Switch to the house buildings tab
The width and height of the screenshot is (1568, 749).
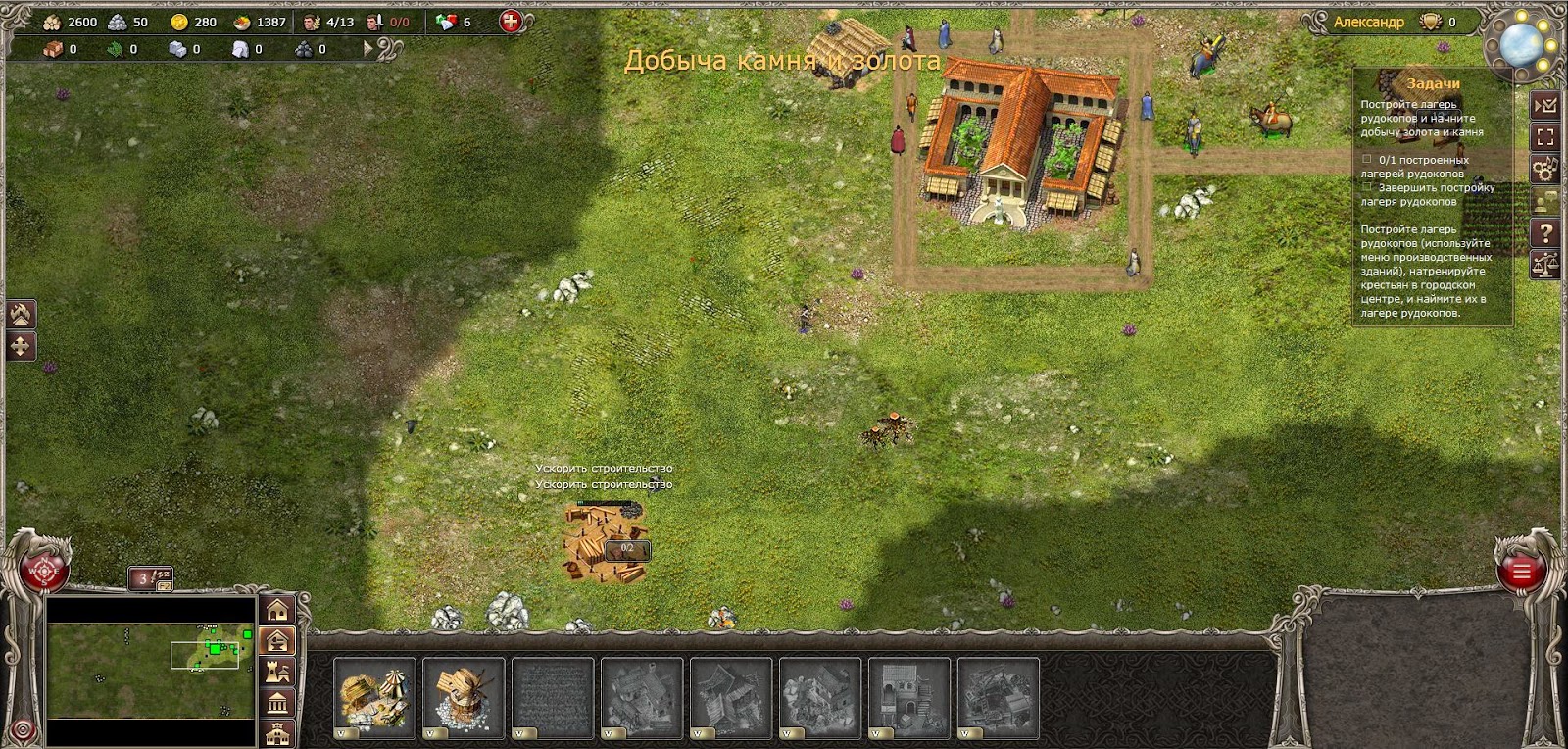click(x=278, y=609)
